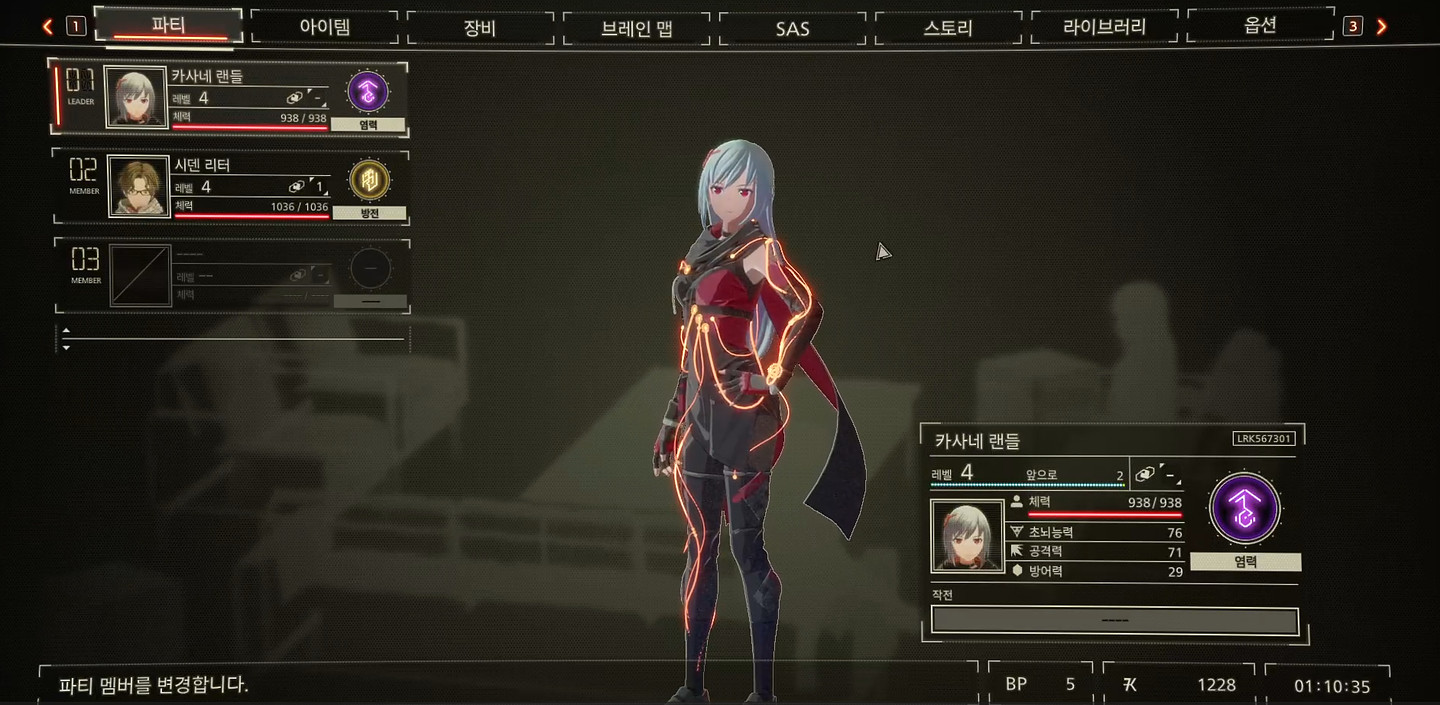
Task: Select the 브레인 맵 tab
Action: point(637,27)
